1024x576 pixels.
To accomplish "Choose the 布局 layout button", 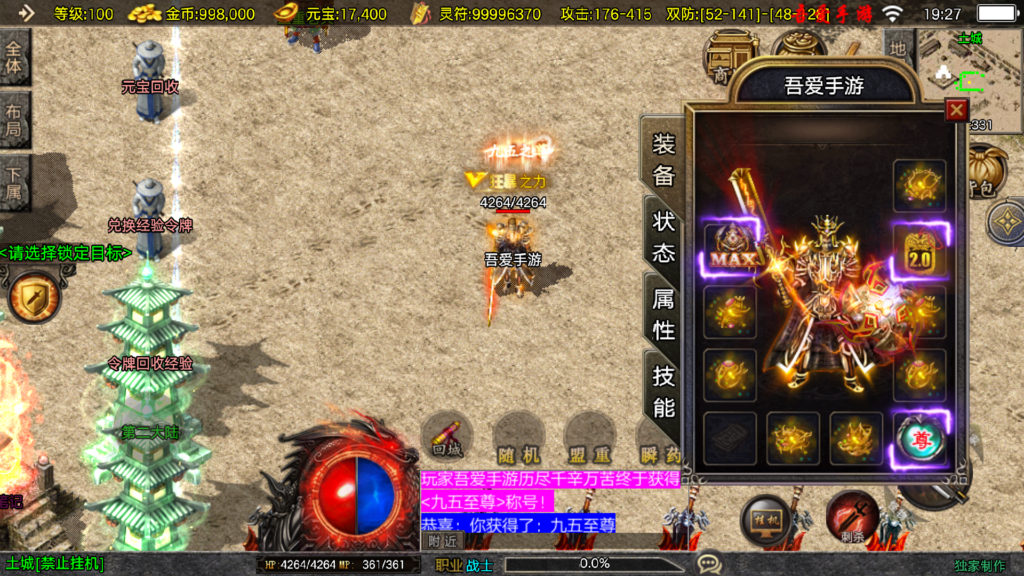I will pyautogui.click(x=14, y=120).
